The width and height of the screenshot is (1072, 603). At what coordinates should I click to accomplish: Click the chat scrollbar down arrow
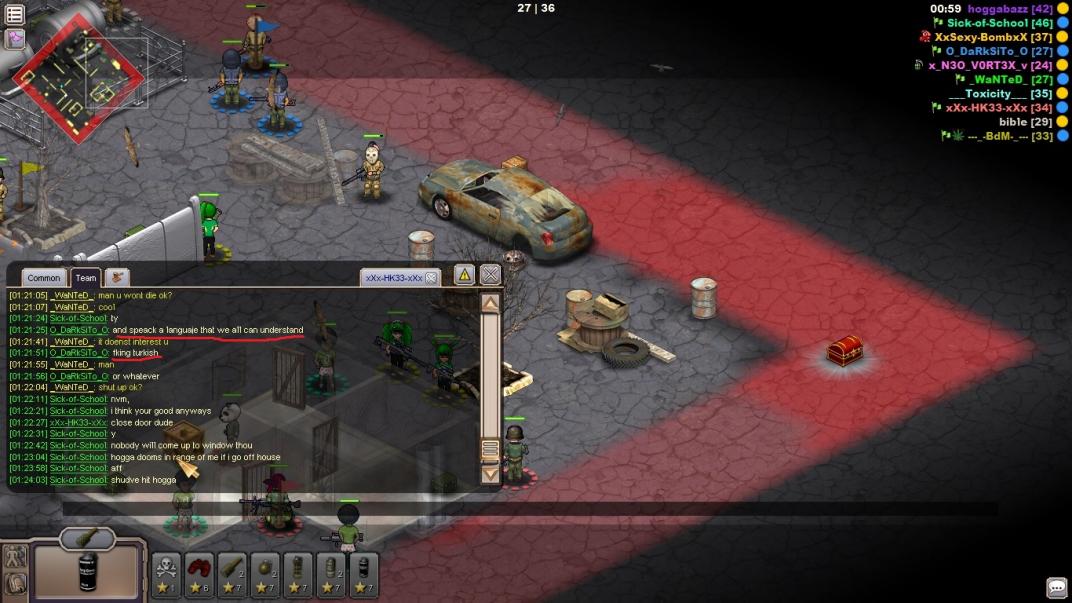point(490,474)
